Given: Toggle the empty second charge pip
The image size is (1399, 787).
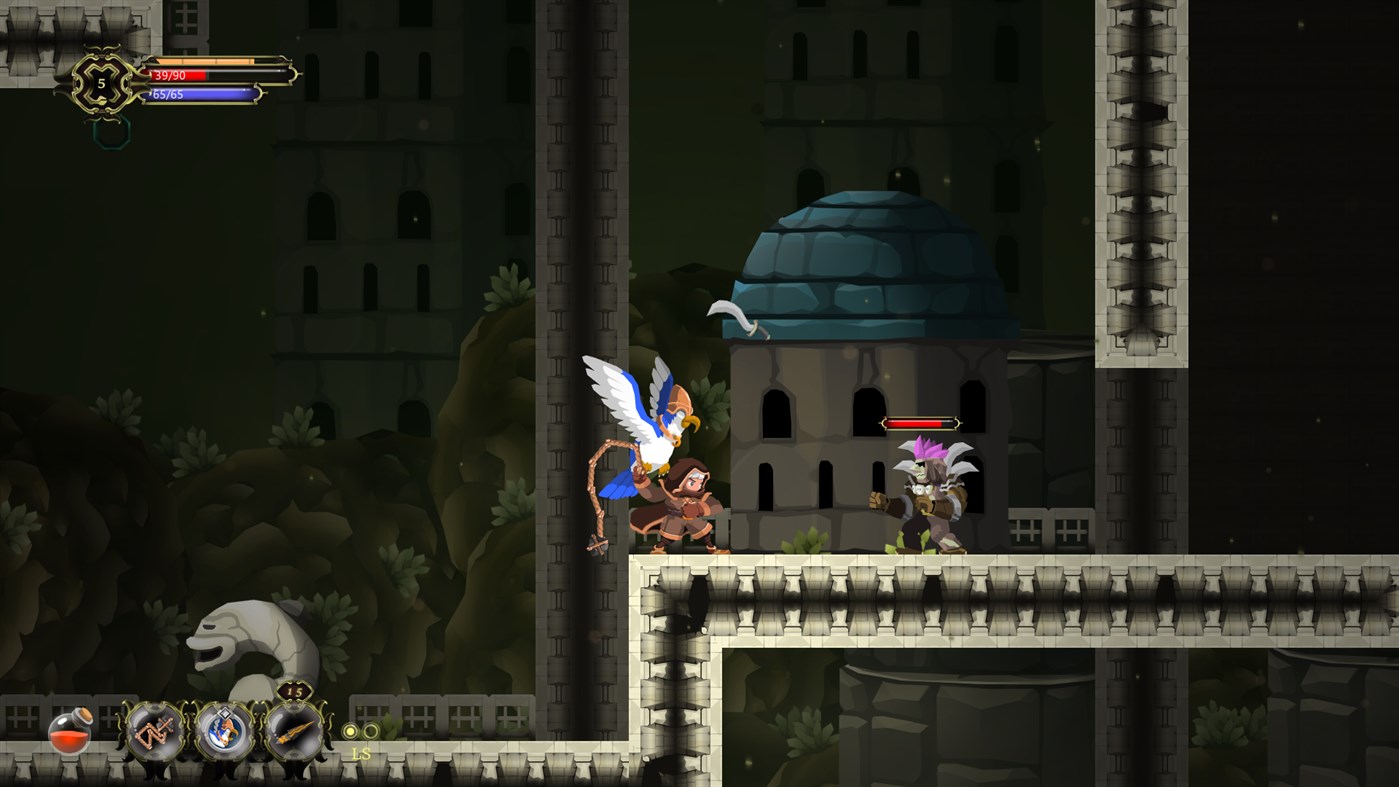Looking at the screenshot, I should [x=370, y=729].
